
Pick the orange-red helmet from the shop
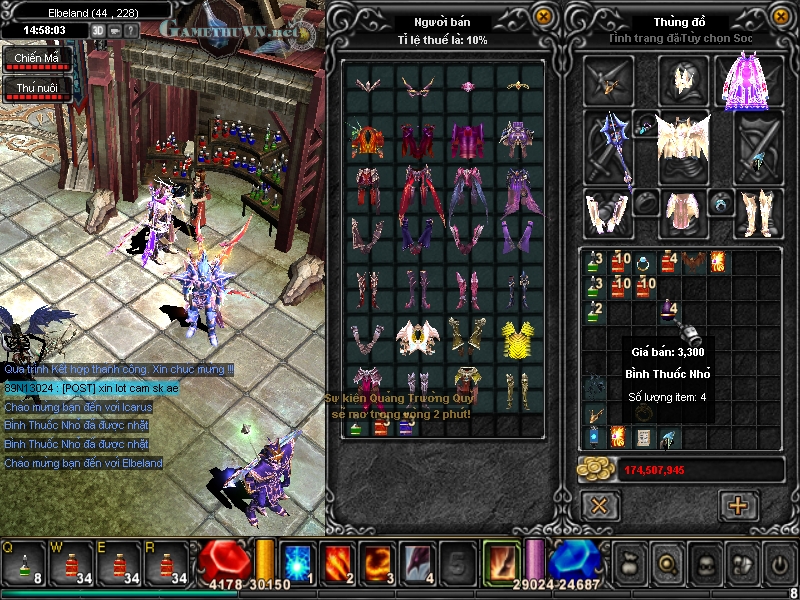coord(369,139)
